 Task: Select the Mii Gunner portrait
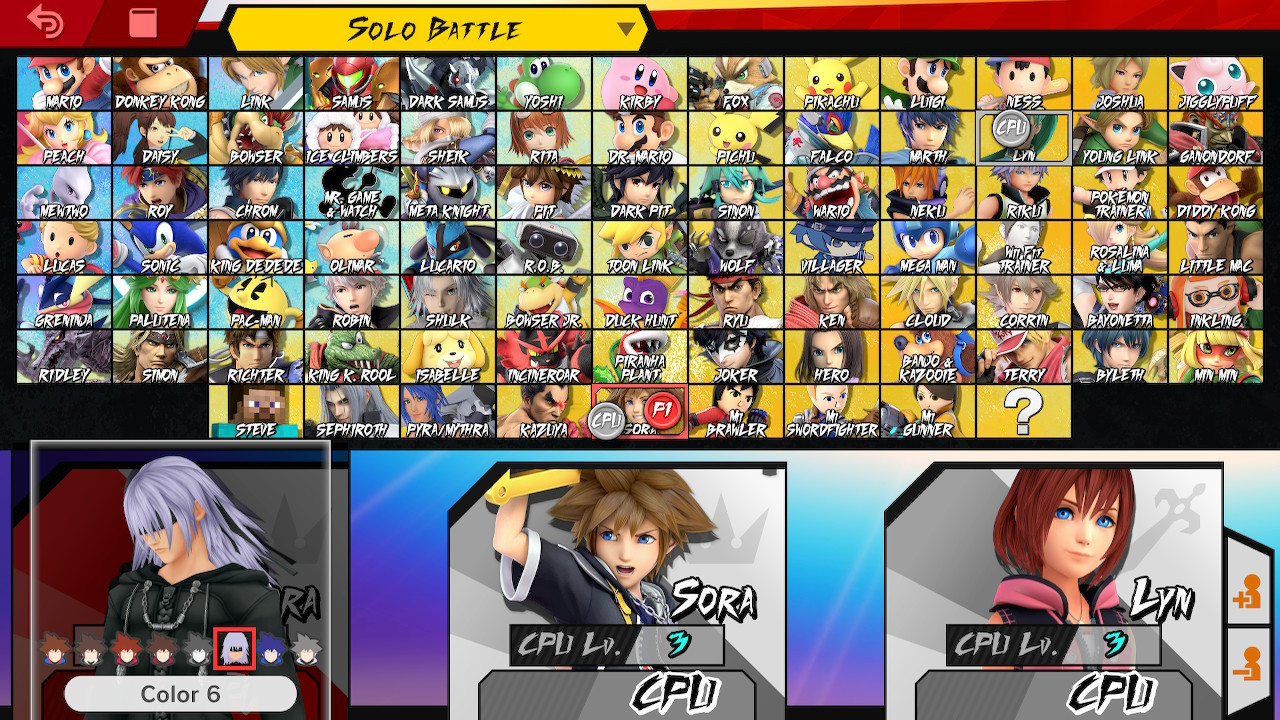925,410
